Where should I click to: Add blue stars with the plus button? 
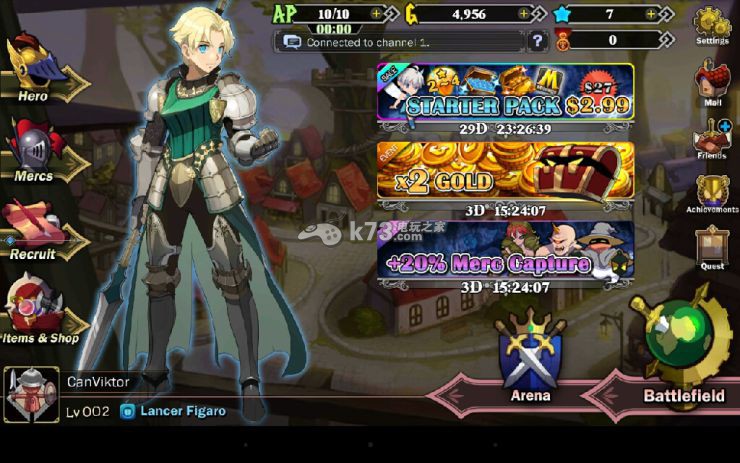click(x=652, y=14)
